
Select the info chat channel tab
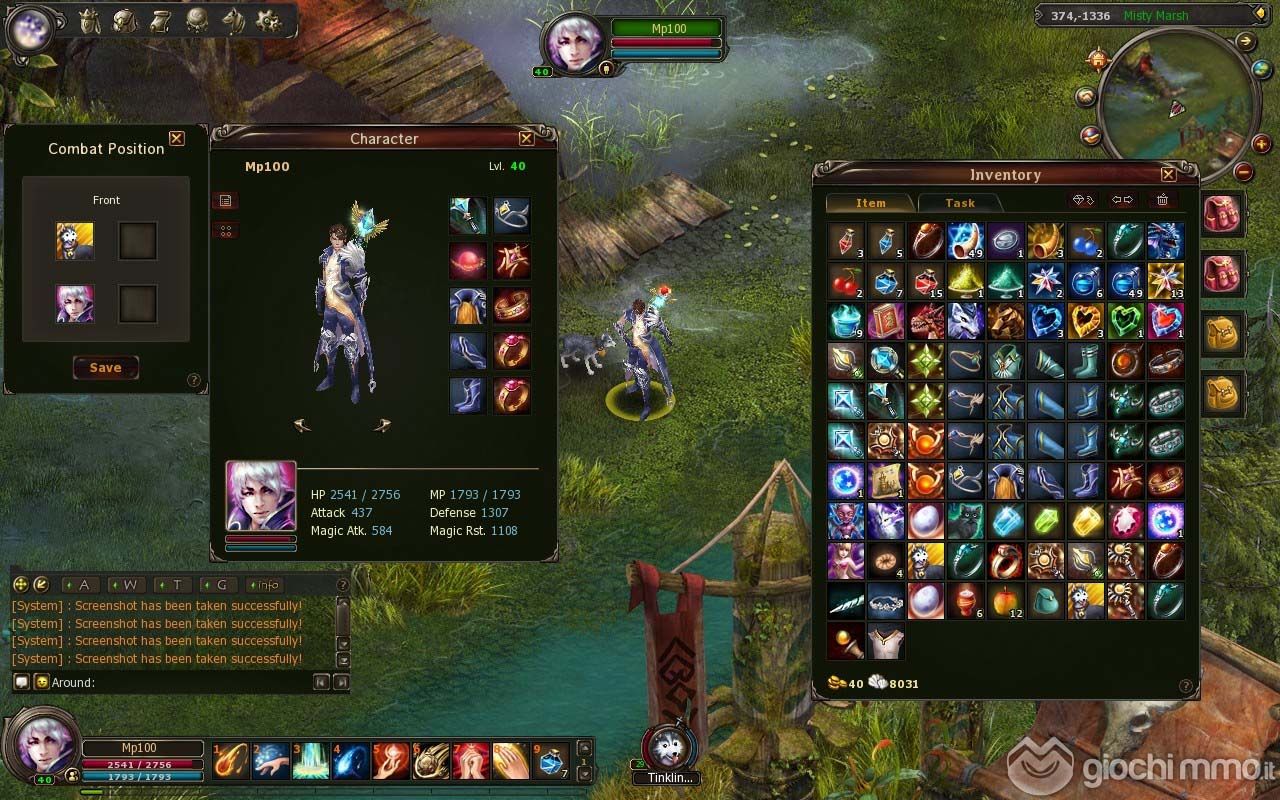click(x=265, y=585)
